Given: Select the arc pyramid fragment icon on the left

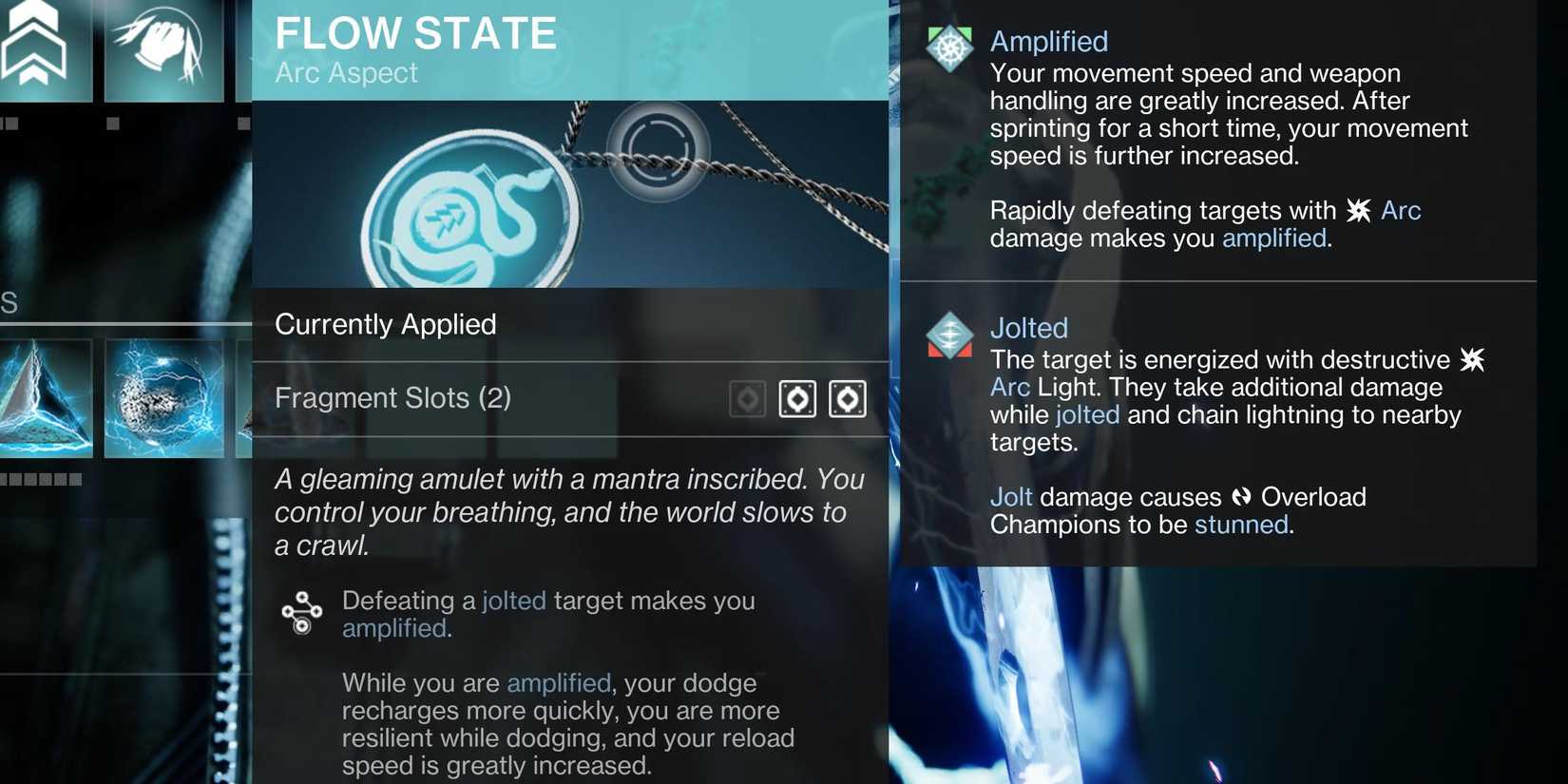Looking at the screenshot, I should (43, 397).
